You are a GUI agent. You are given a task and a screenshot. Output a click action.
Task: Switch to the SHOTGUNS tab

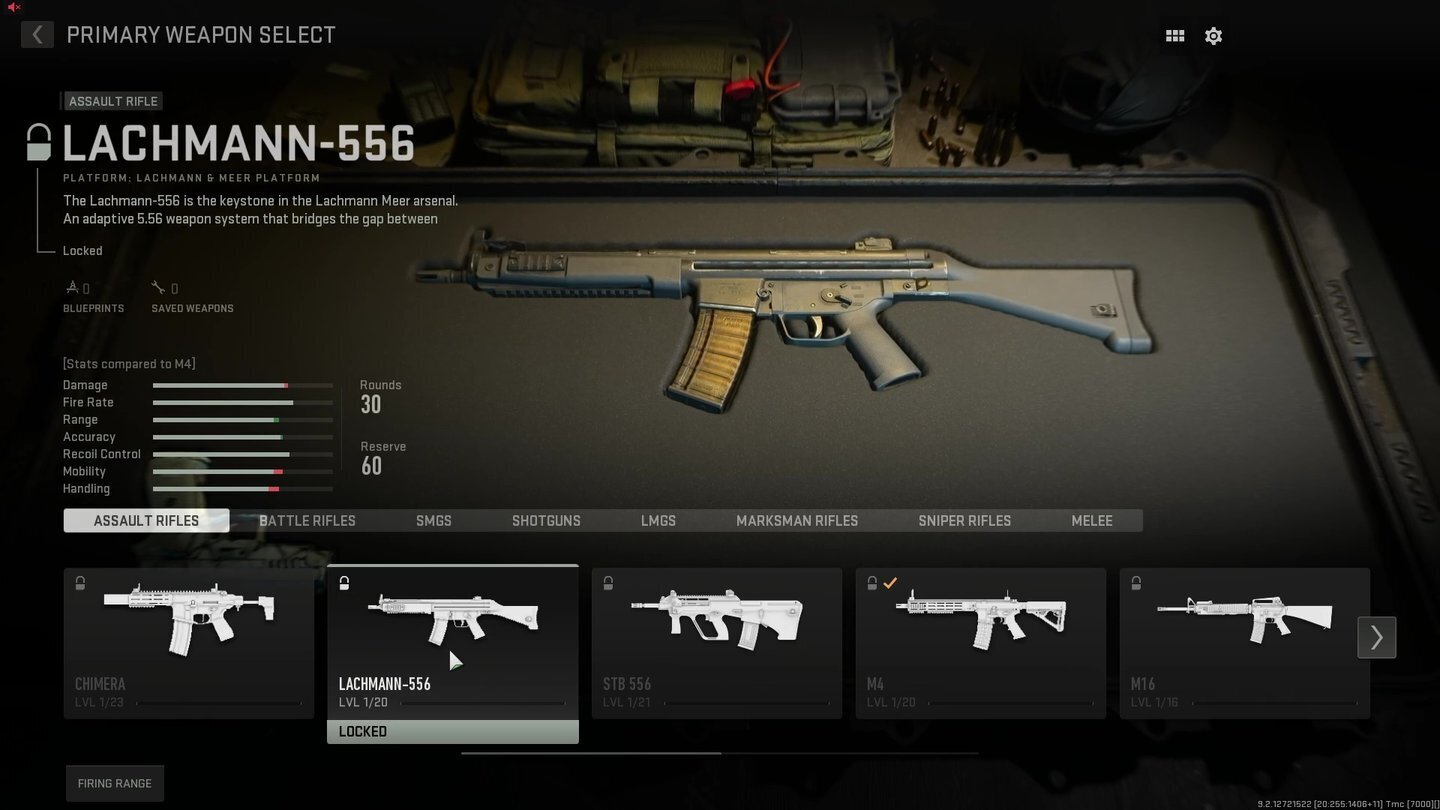pyautogui.click(x=546, y=520)
